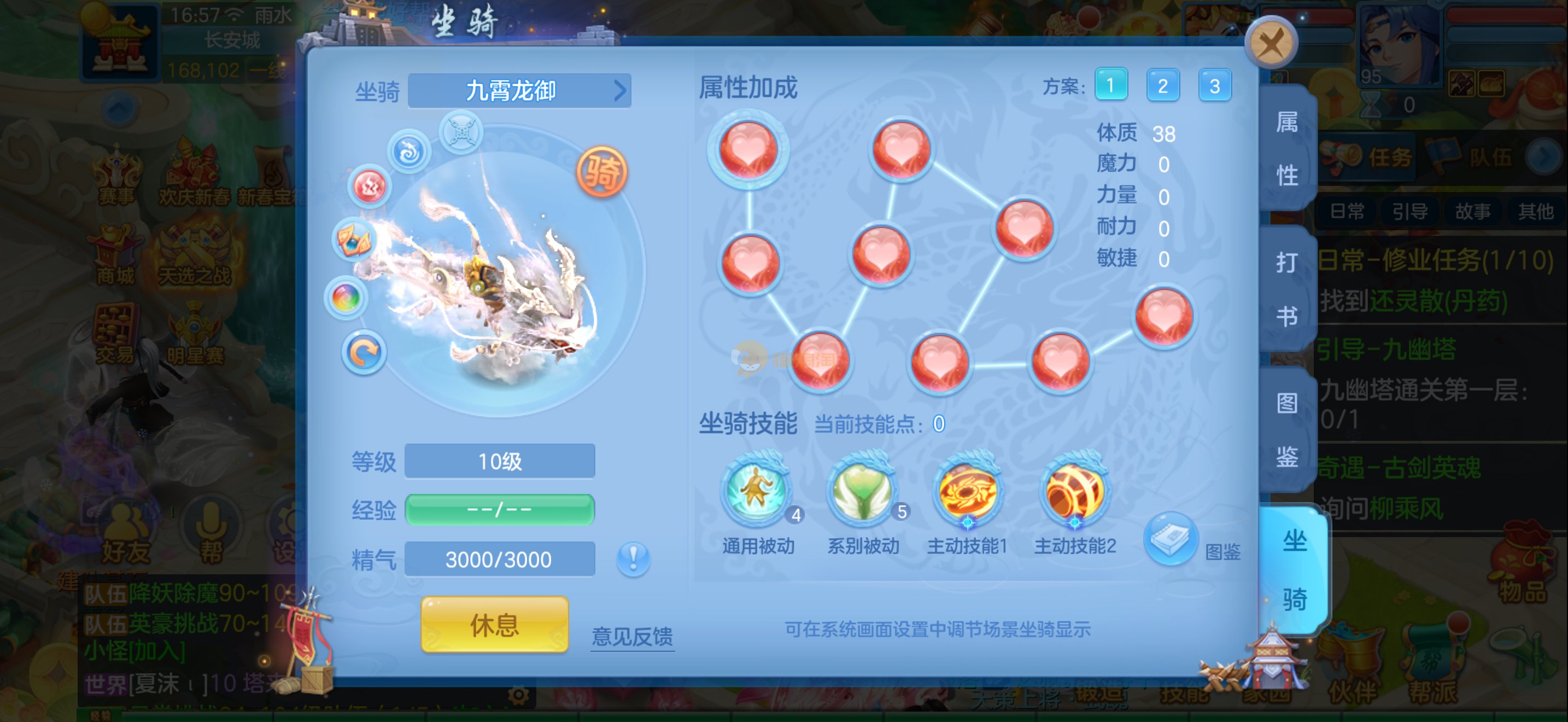Click the yellow 休息 button
The image size is (1568, 722).
pos(494,625)
